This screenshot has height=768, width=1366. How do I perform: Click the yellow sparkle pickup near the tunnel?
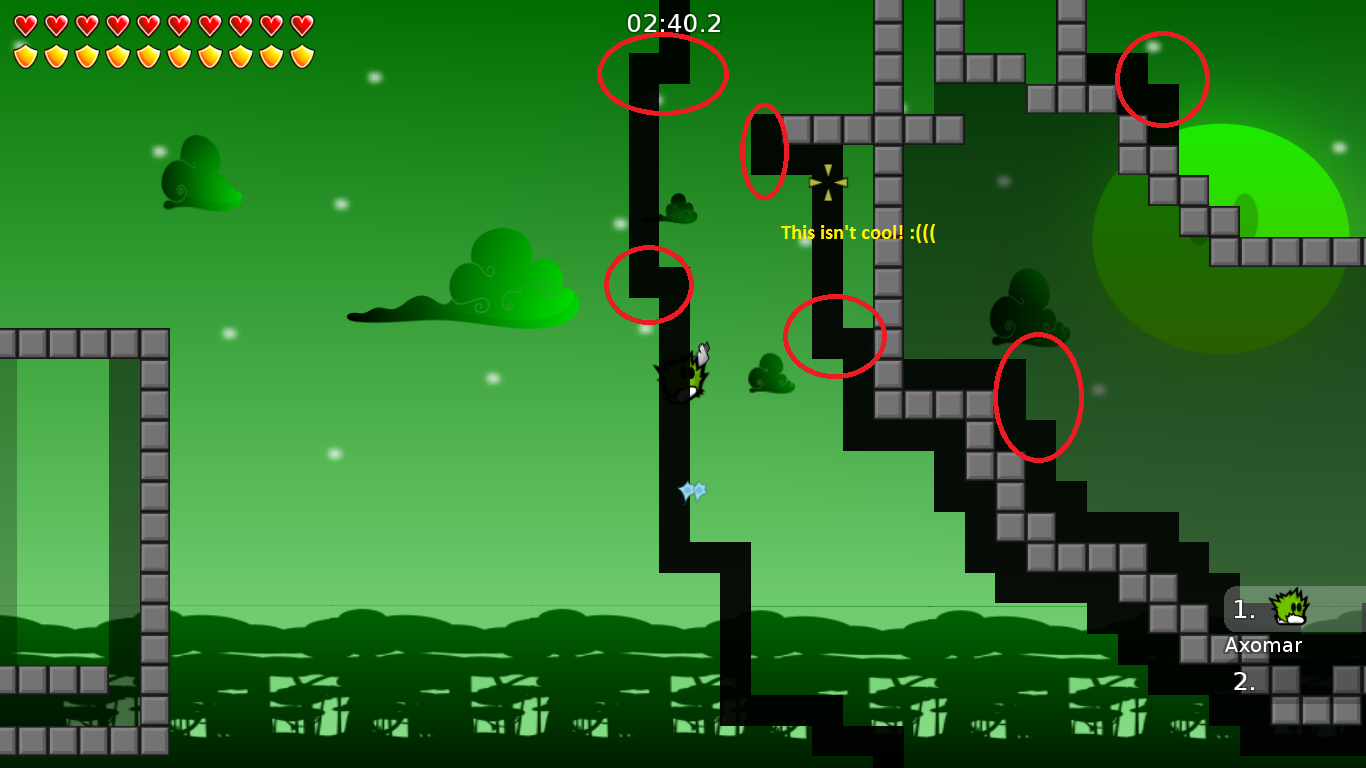tap(827, 180)
